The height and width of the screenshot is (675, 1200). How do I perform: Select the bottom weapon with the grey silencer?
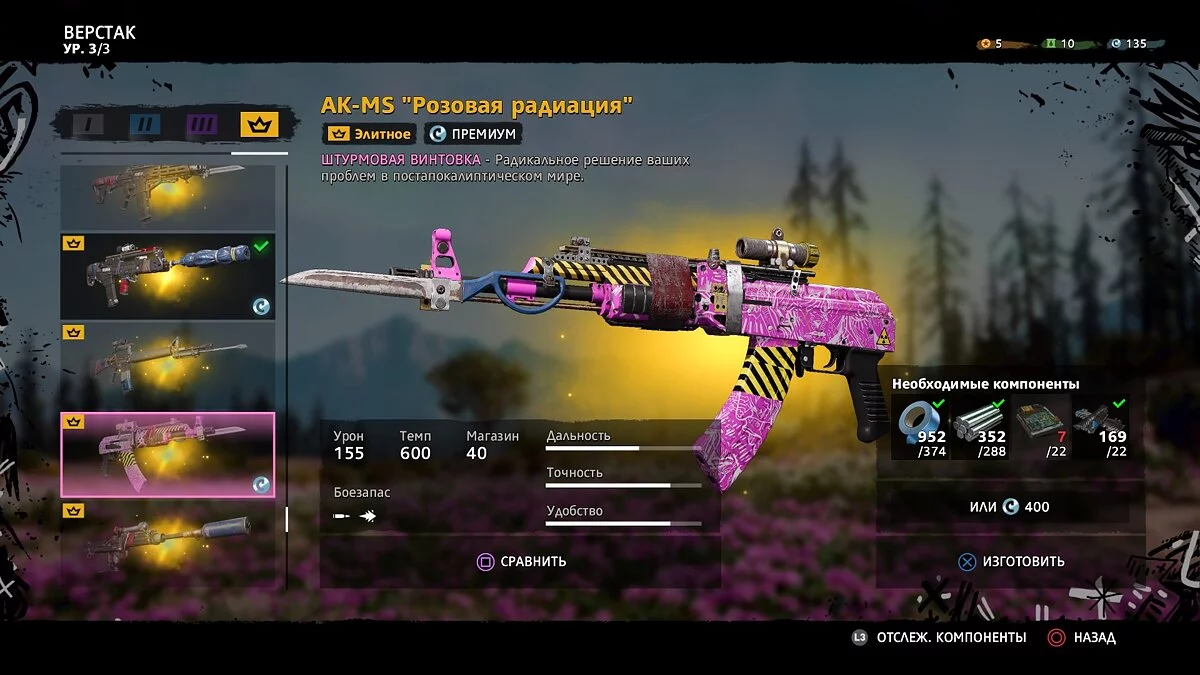point(167,540)
